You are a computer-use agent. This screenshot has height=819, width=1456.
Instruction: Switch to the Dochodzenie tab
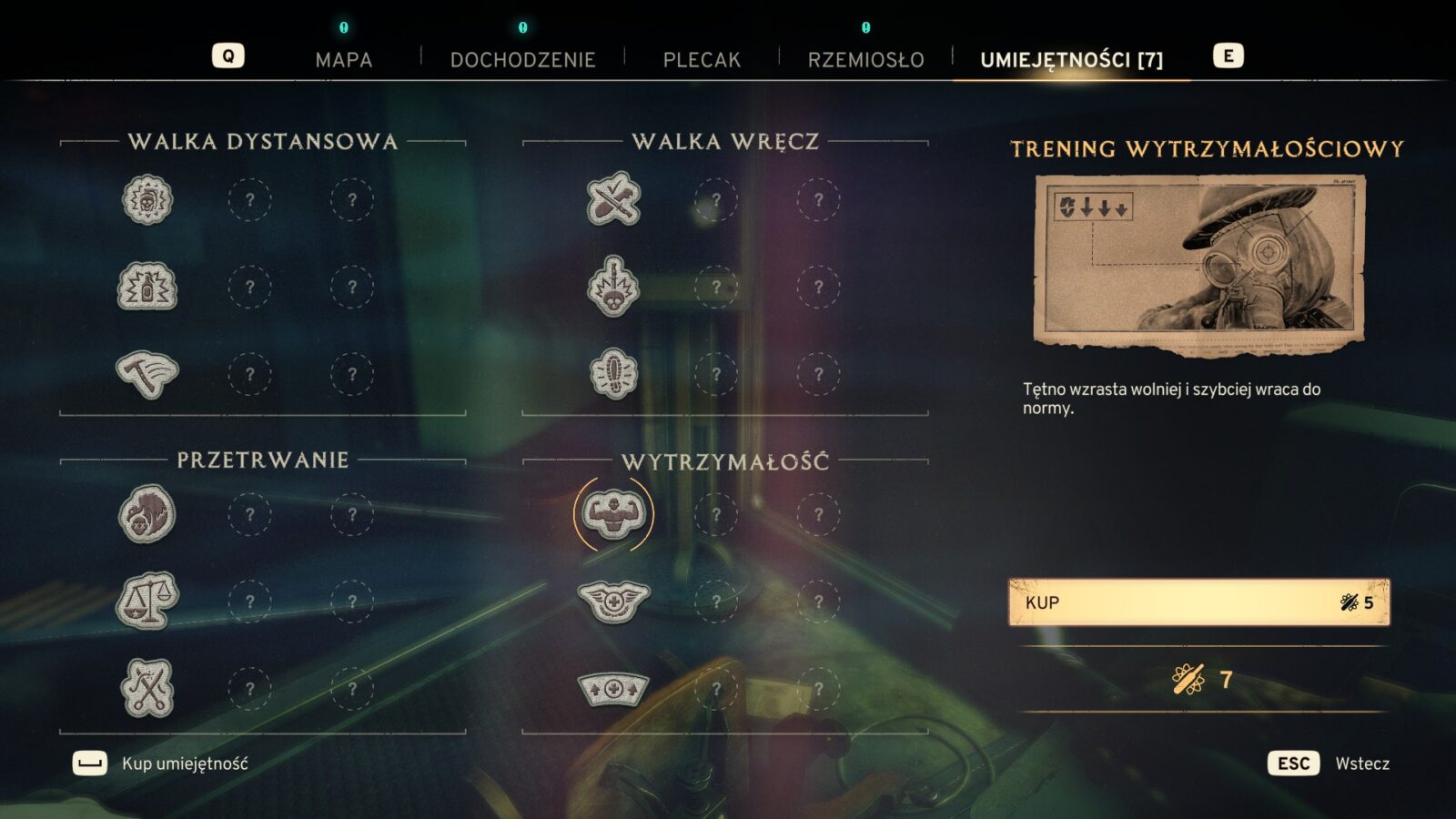tap(522, 60)
